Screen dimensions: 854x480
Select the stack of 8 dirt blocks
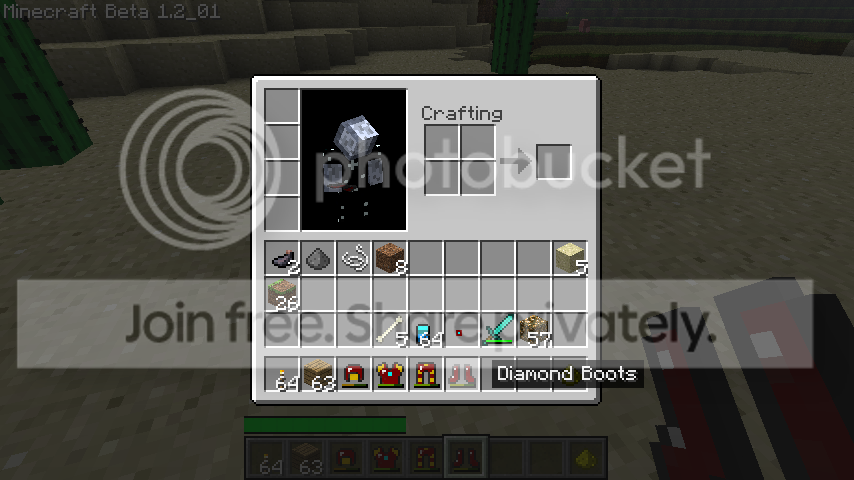click(x=391, y=260)
